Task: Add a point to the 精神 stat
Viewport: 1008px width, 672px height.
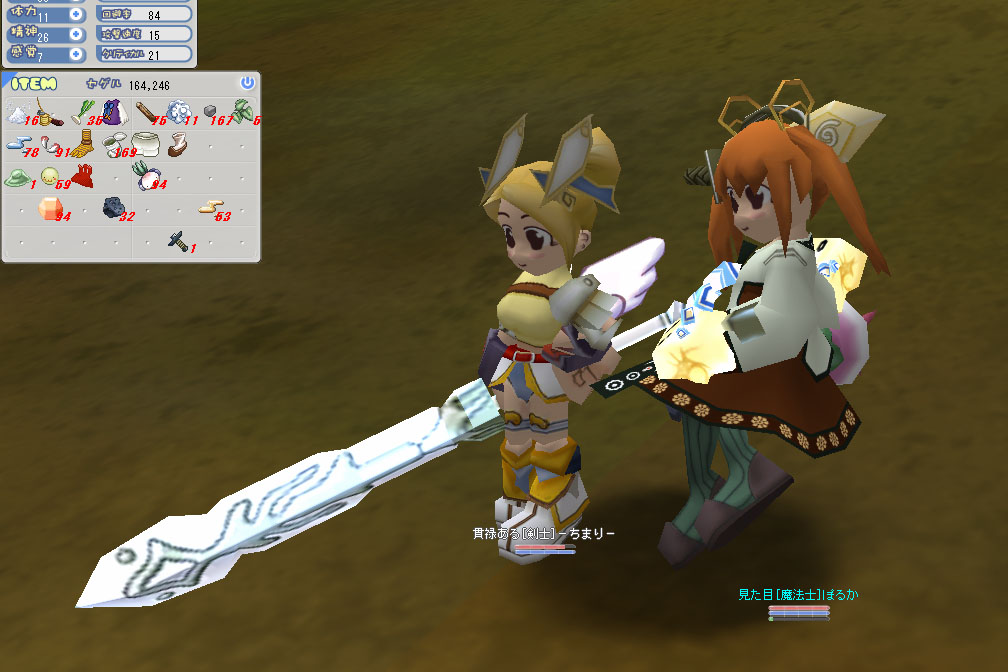Action: click(76, 33)
